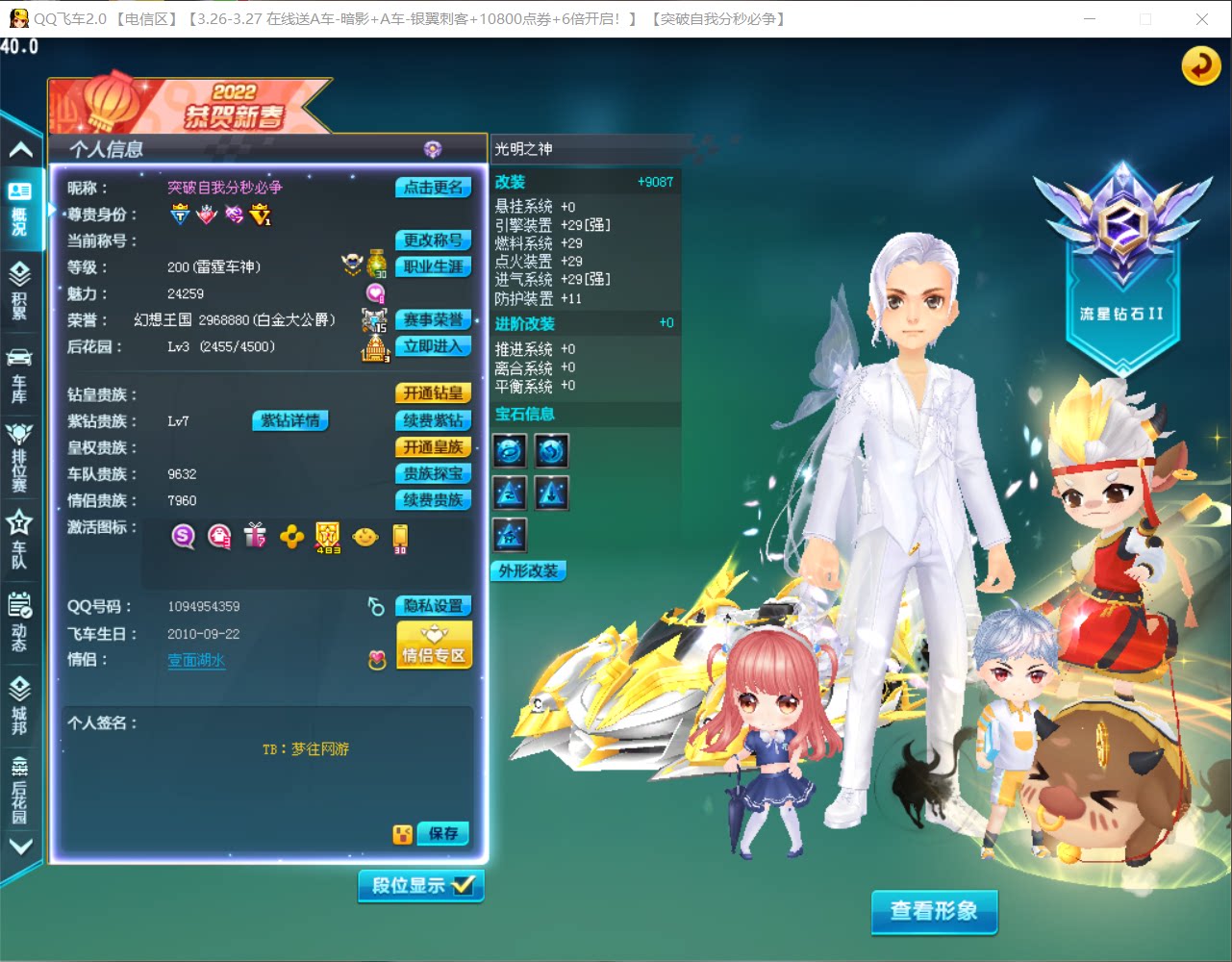Screen dimensions: 1232x962
Task: Click the purple S speech-bubble activation icon
Action: [183, 537]
